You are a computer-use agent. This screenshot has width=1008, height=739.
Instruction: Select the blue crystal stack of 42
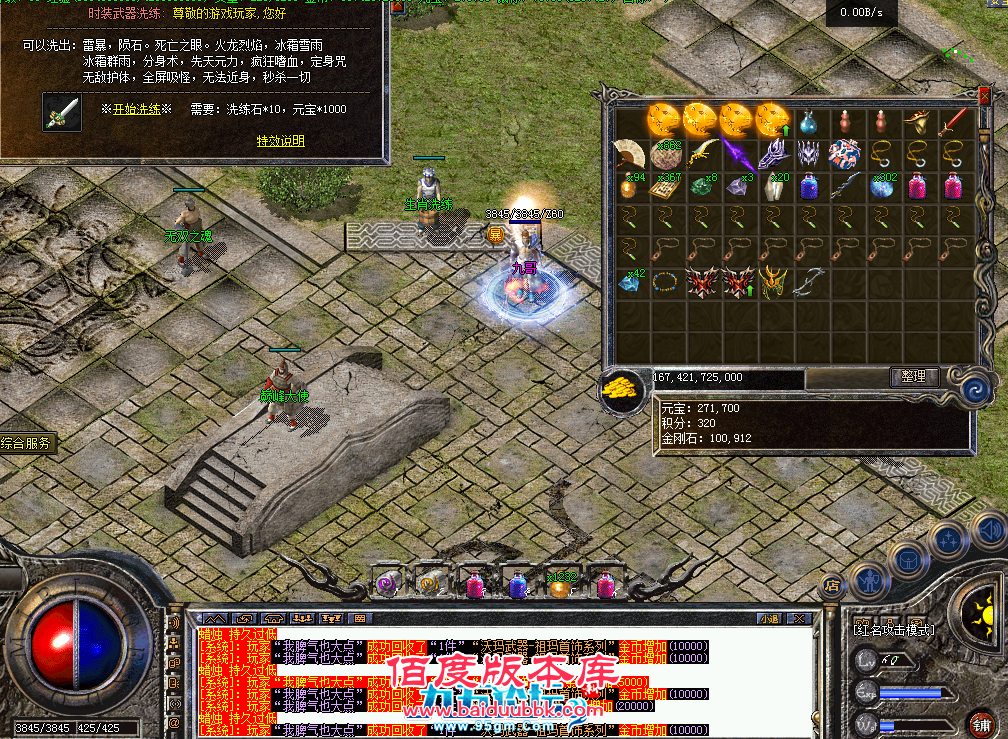pos(628,281)
